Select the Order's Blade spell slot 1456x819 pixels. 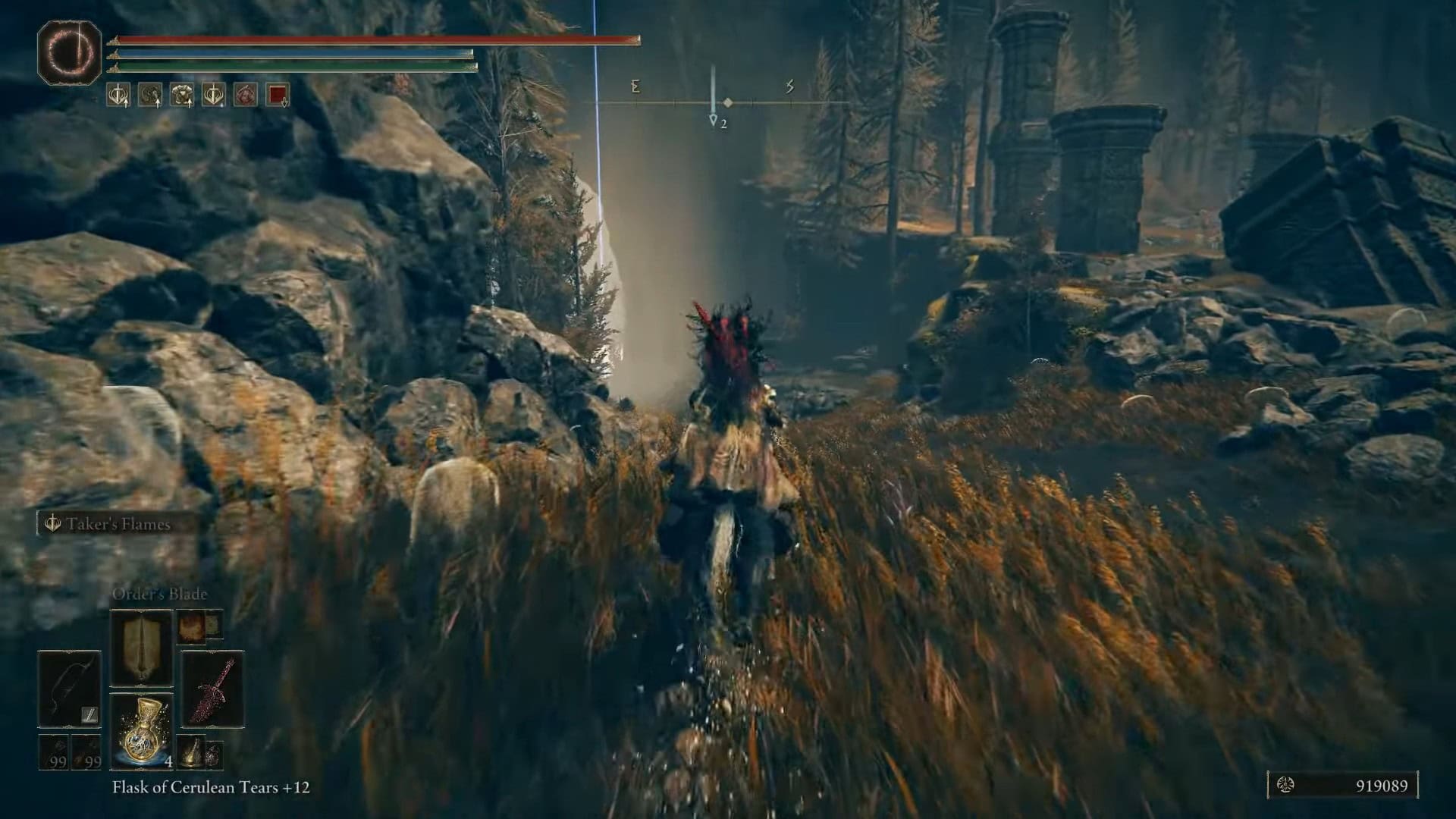click(x=142, y=648)
